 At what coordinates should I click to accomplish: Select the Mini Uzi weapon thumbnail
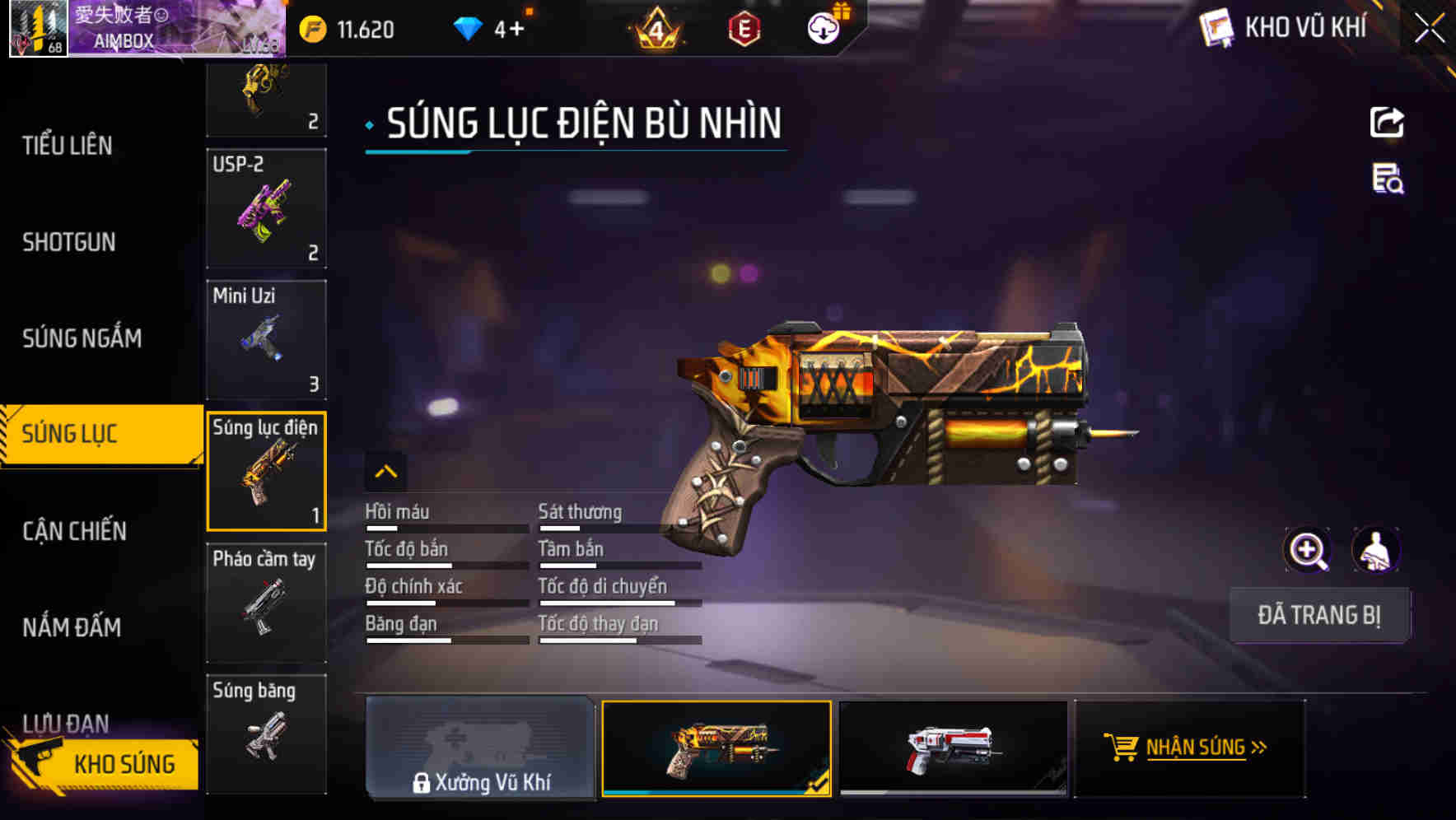(x=265, y=339)
